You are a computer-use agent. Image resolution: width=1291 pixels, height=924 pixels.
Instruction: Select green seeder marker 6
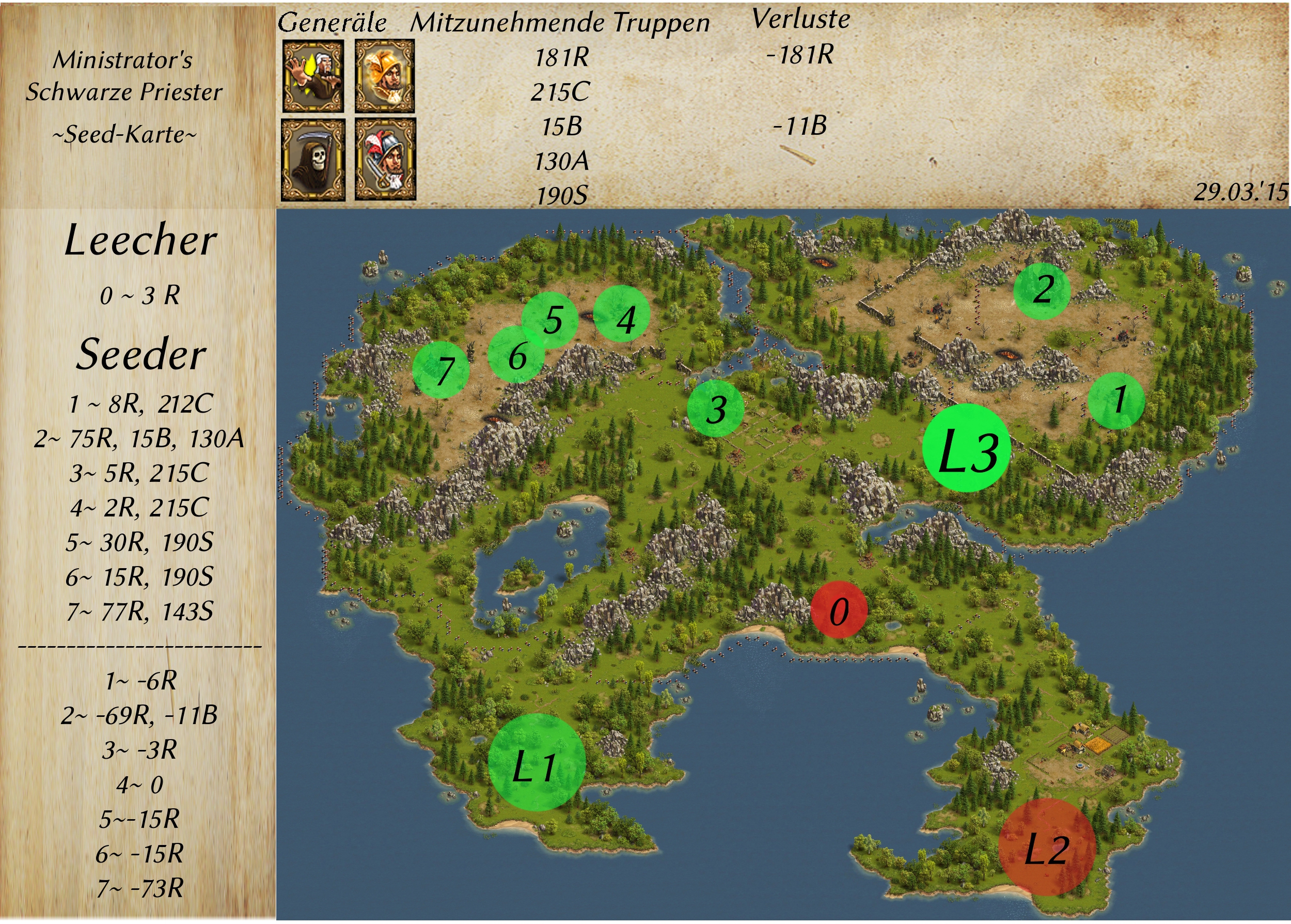tap(515, 355)
